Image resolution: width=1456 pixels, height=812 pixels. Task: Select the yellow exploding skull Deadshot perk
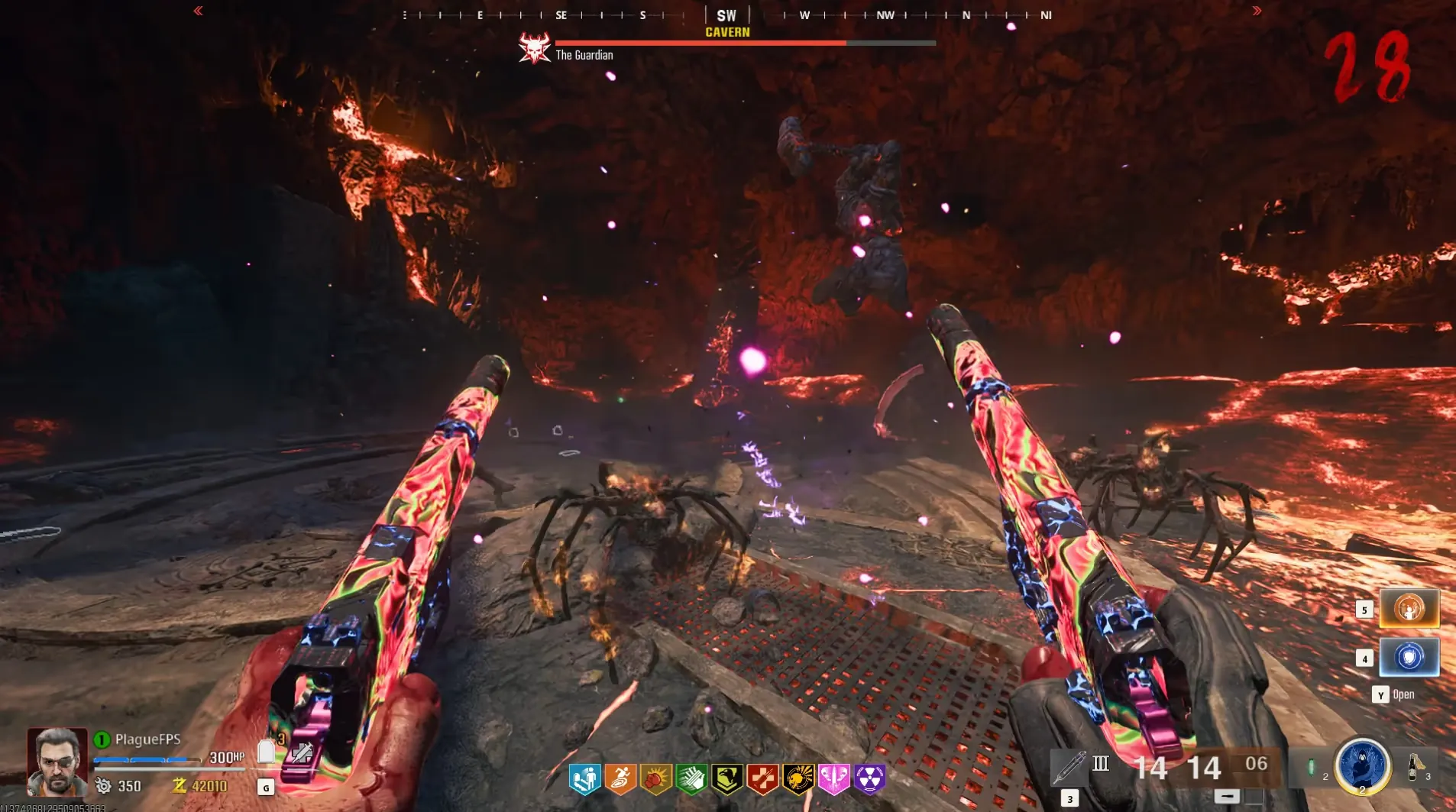(x=798, y=779)
